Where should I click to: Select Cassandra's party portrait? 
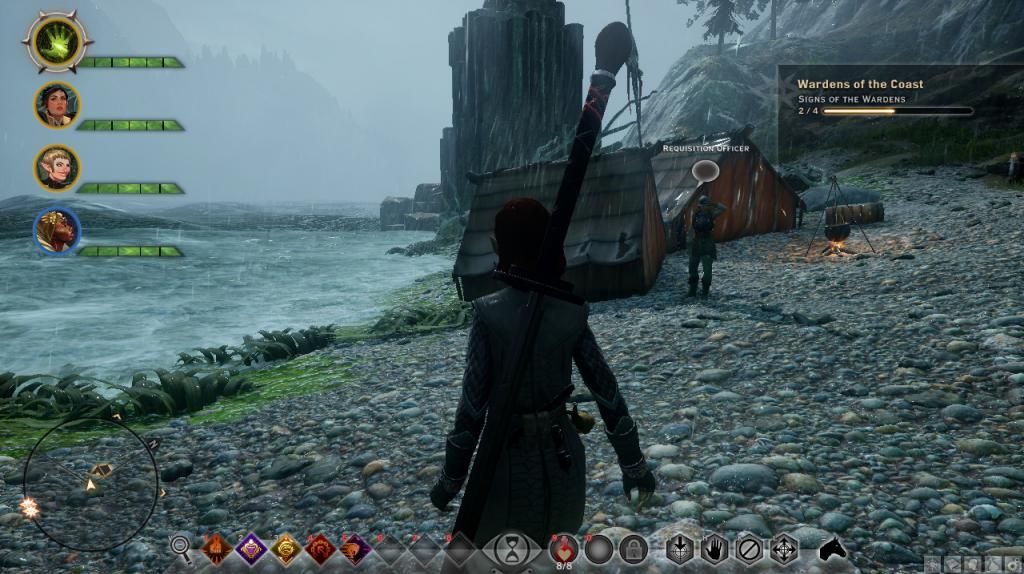pos(57,105)
